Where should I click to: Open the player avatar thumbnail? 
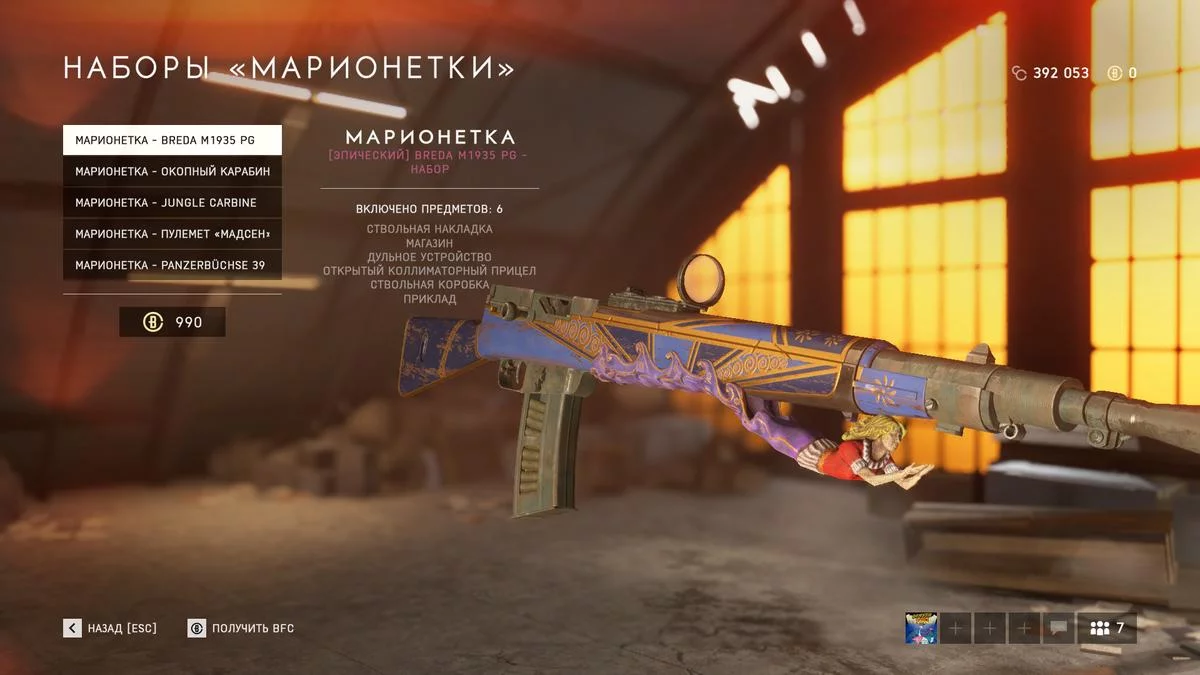(x=920, y=628)
